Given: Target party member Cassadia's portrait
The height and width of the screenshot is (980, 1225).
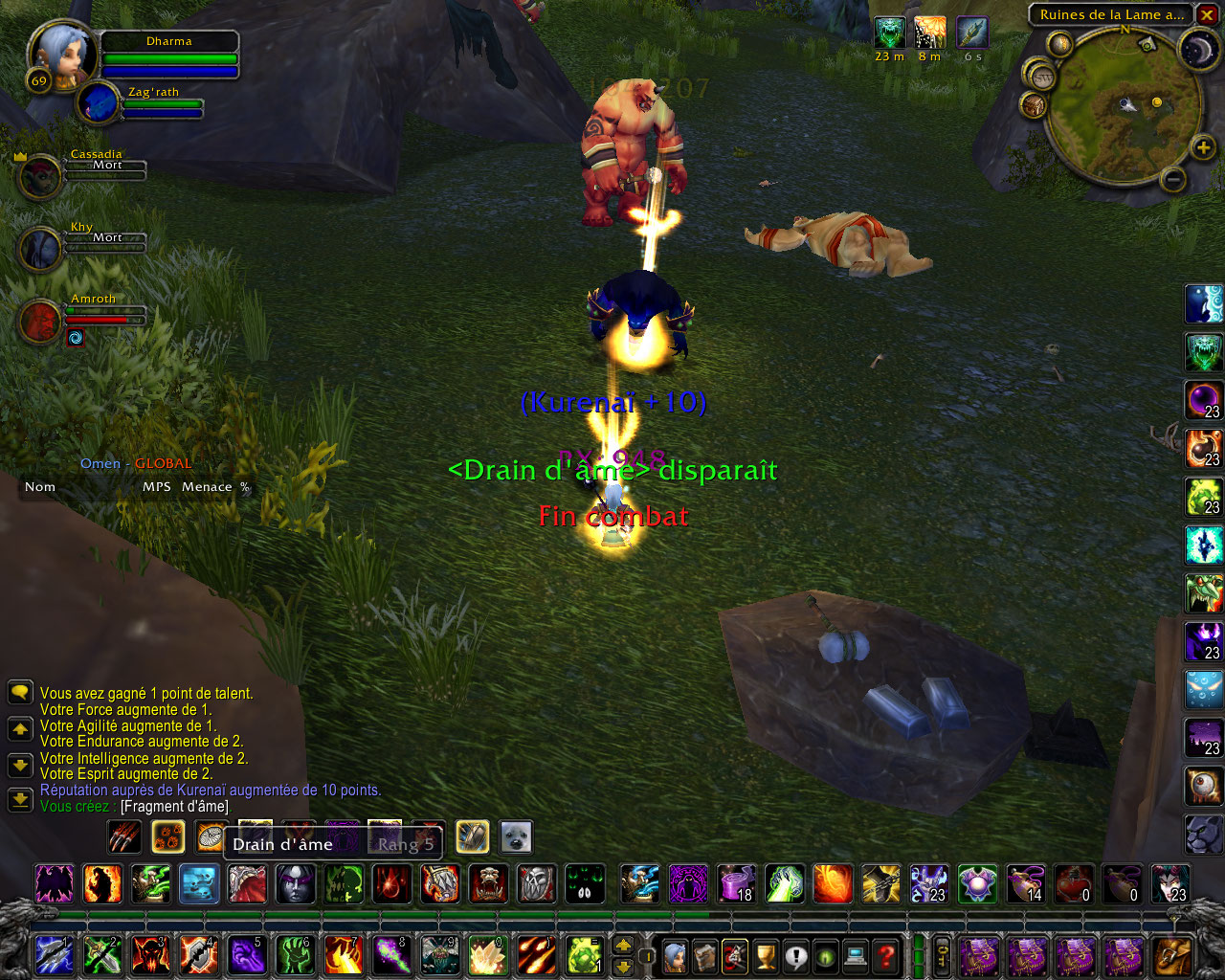Looking at the screenshot, I should pyautogui.click(x=40, y=176).
